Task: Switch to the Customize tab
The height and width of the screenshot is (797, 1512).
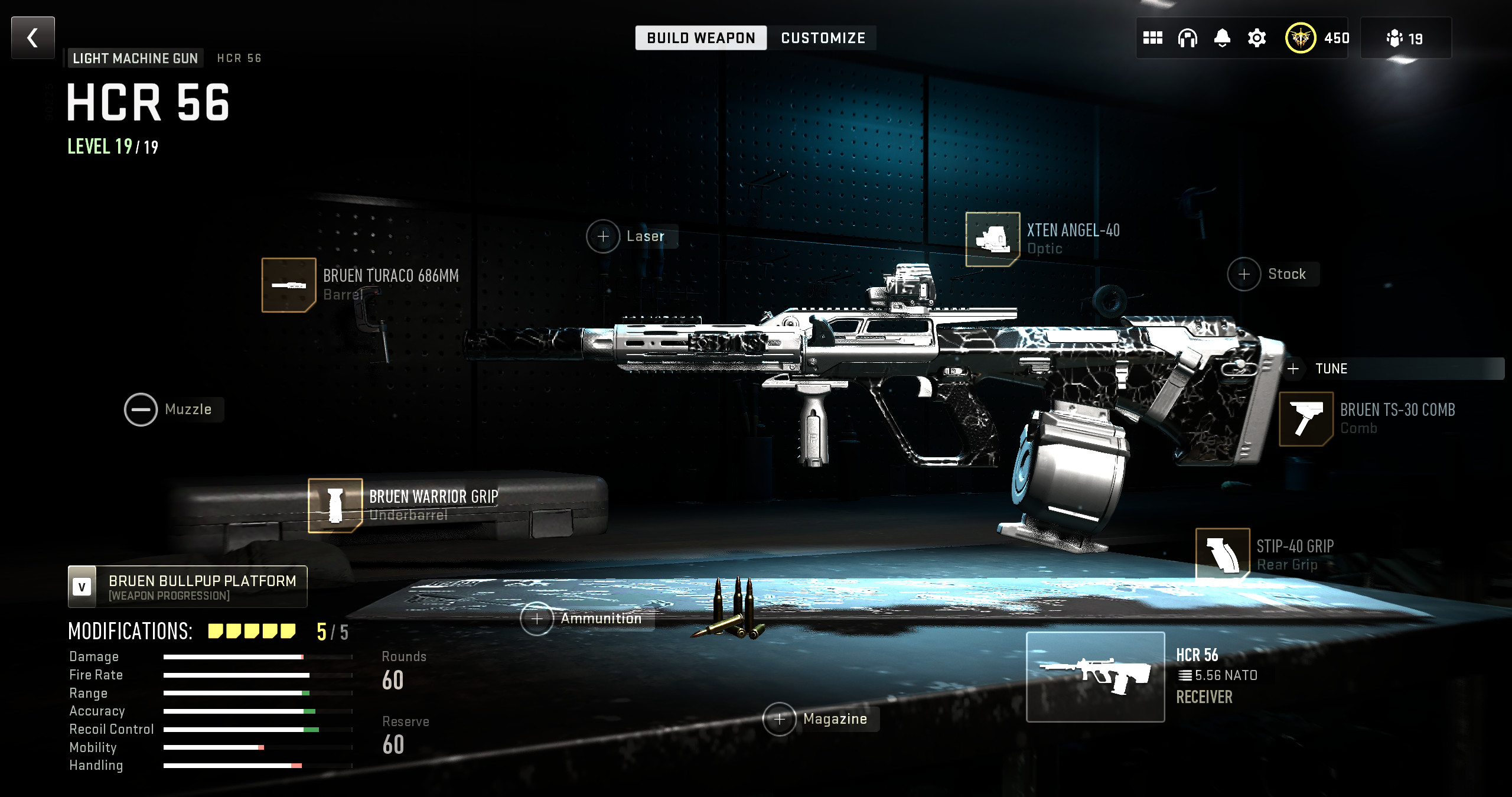Action: pos(823,38)
